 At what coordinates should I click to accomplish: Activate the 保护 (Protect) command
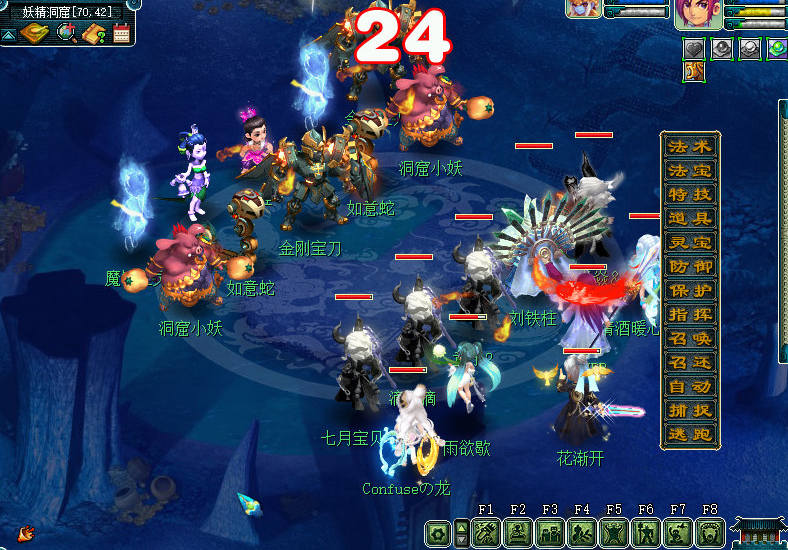coord(689,290)
